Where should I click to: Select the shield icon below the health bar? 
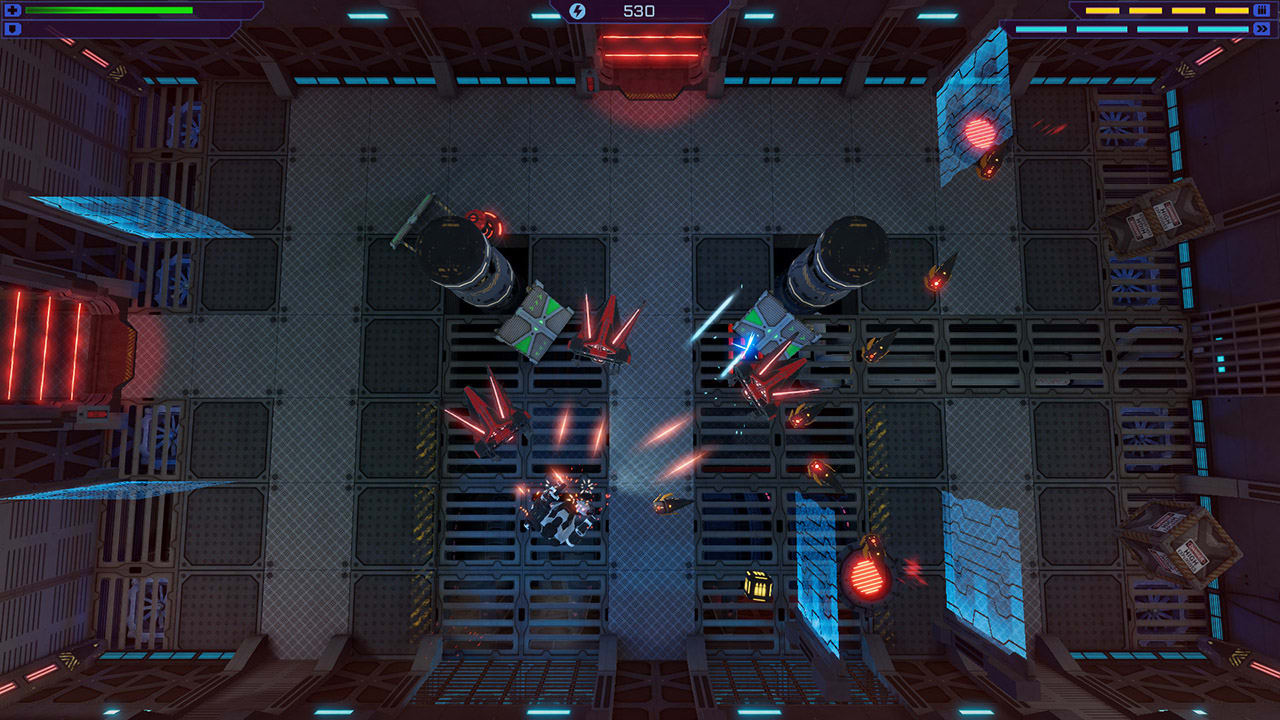[12, 28]
